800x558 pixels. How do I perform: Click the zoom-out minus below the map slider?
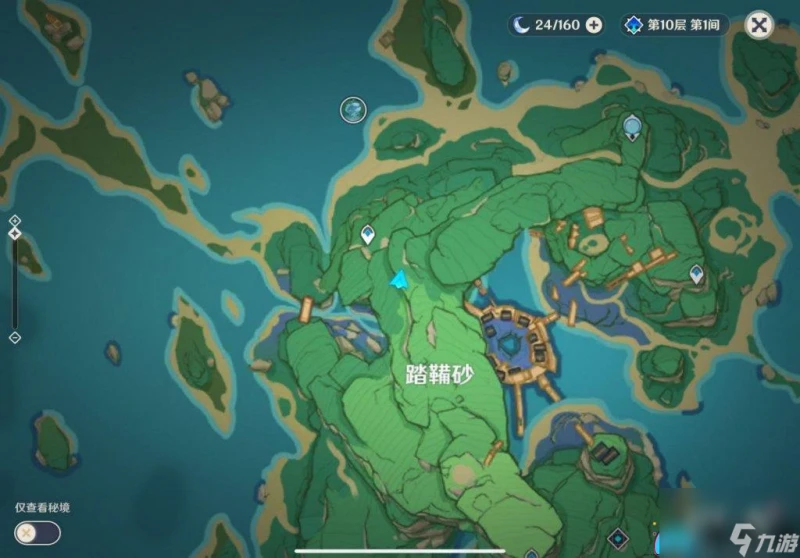tap(14, 338)
